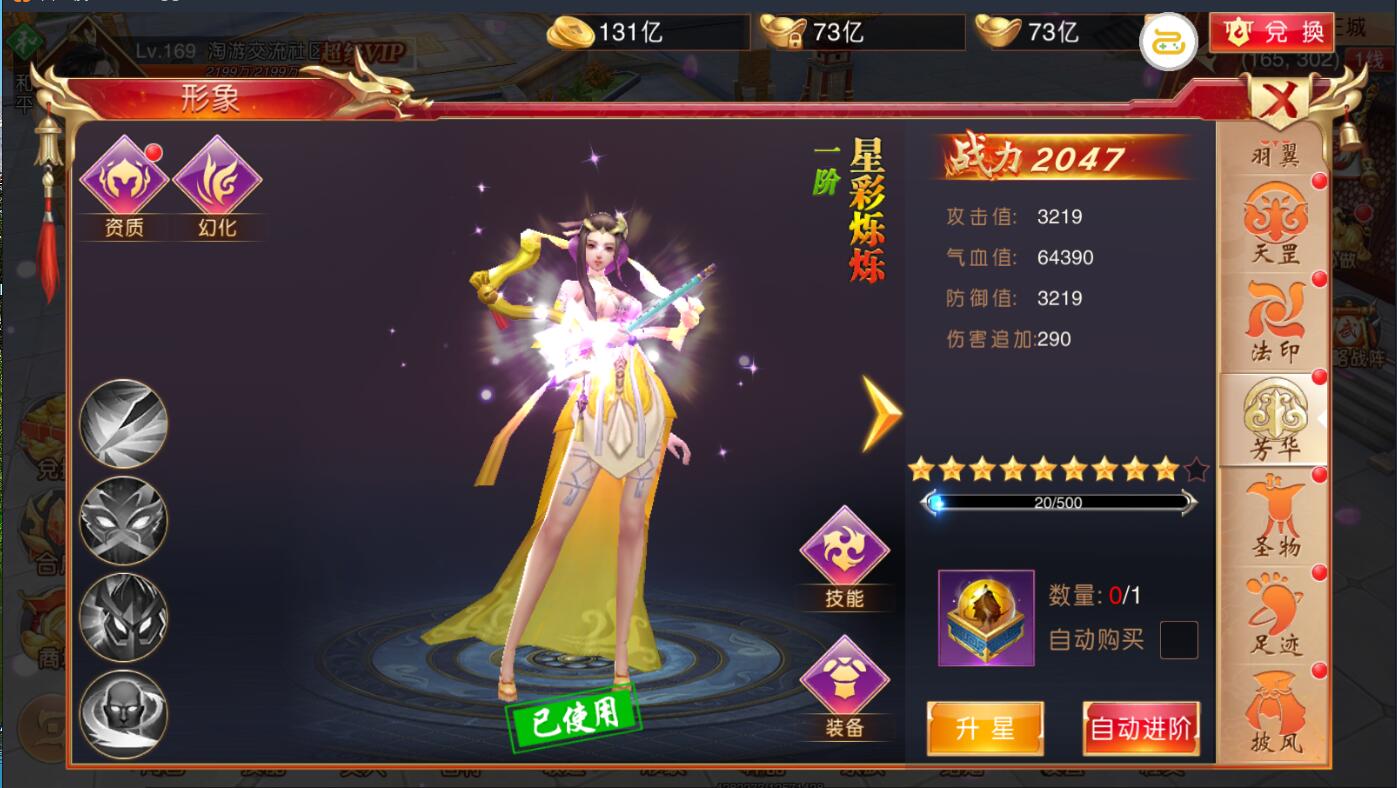Toggle the 自动购买 auto-buy checkbox

1178,640
